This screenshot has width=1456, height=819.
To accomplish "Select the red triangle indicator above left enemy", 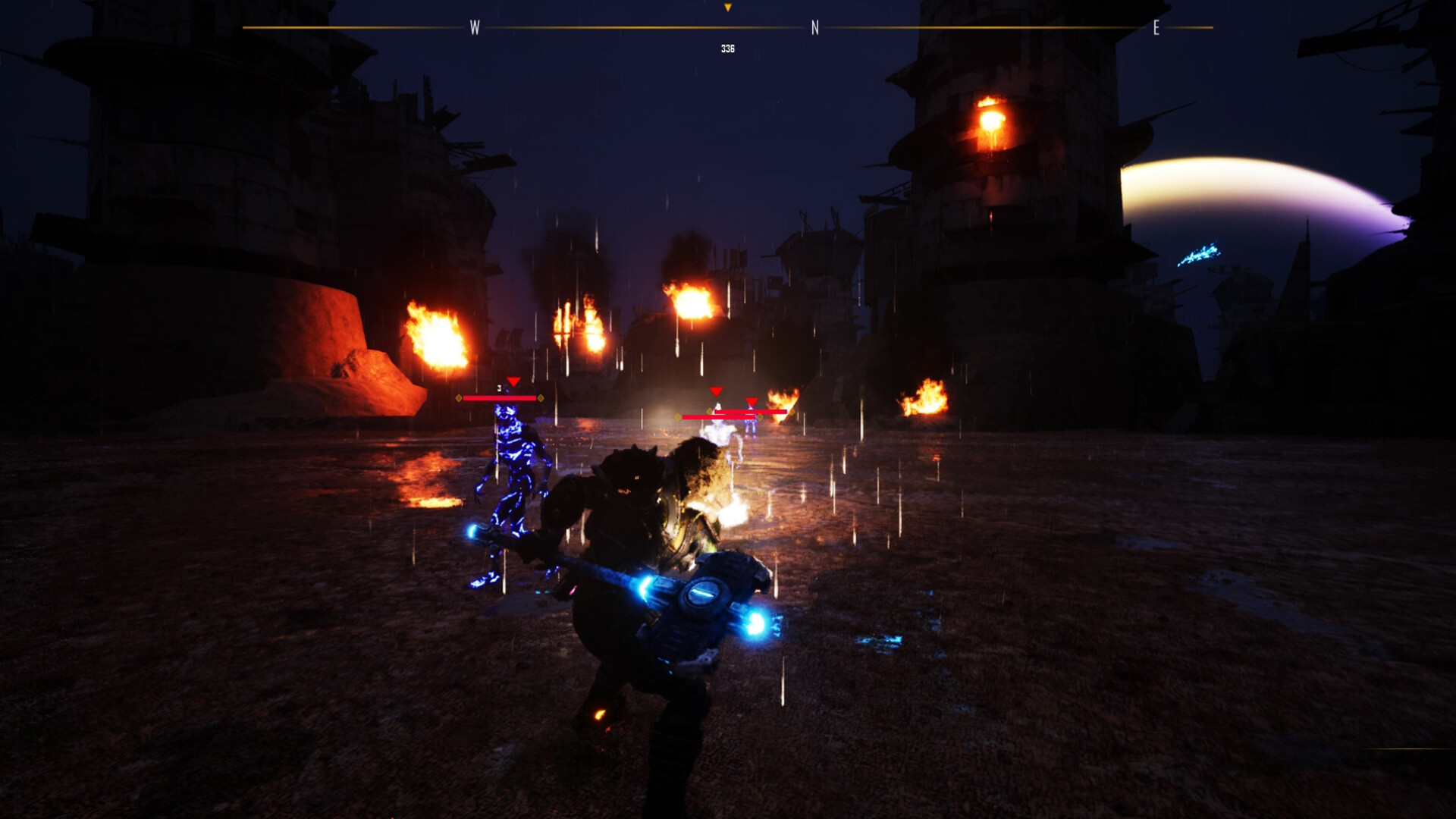I will pyautogui.click(x=513, y=383).
